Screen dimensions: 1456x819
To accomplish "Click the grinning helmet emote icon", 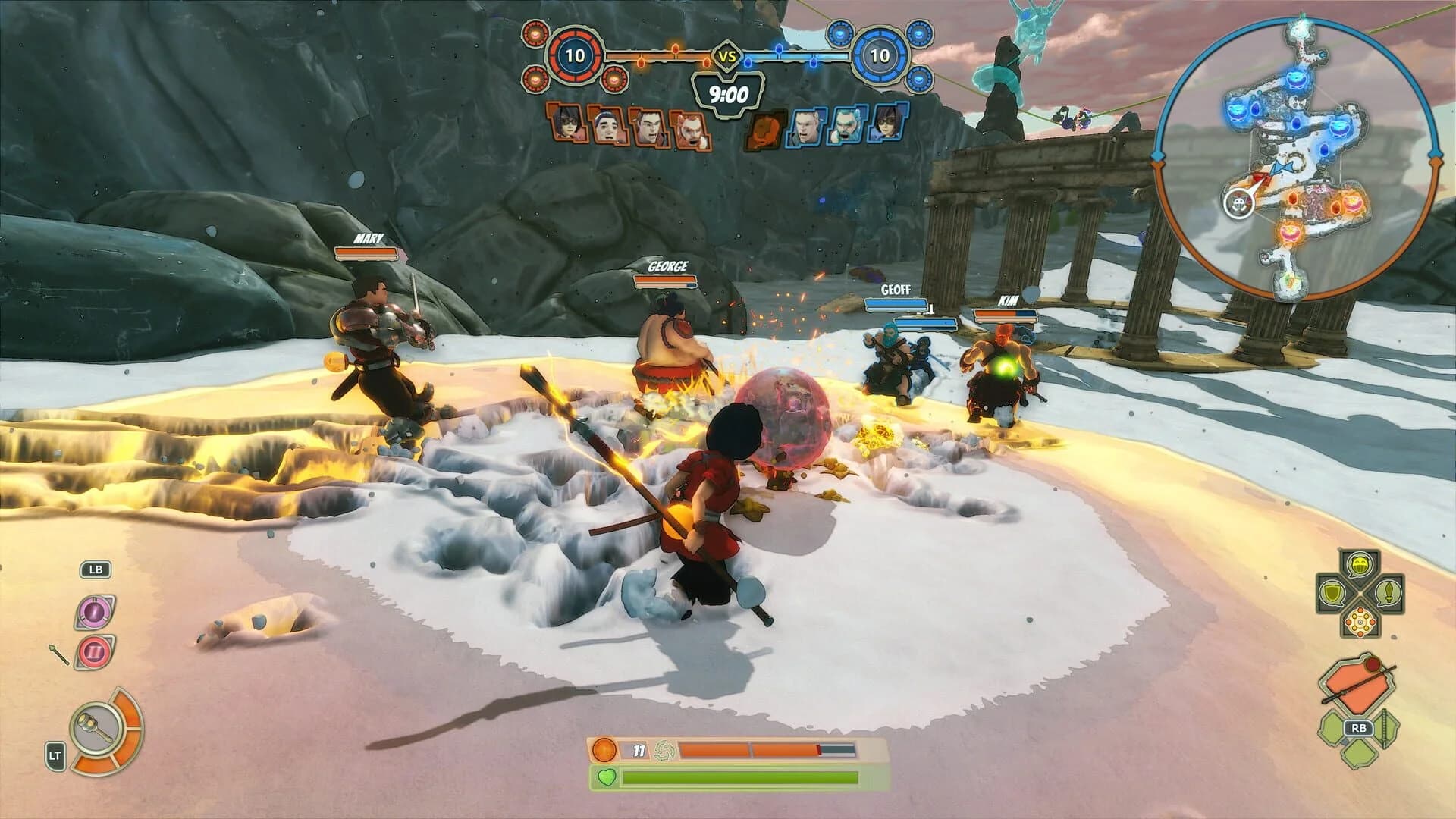I will click(1359, 564).
